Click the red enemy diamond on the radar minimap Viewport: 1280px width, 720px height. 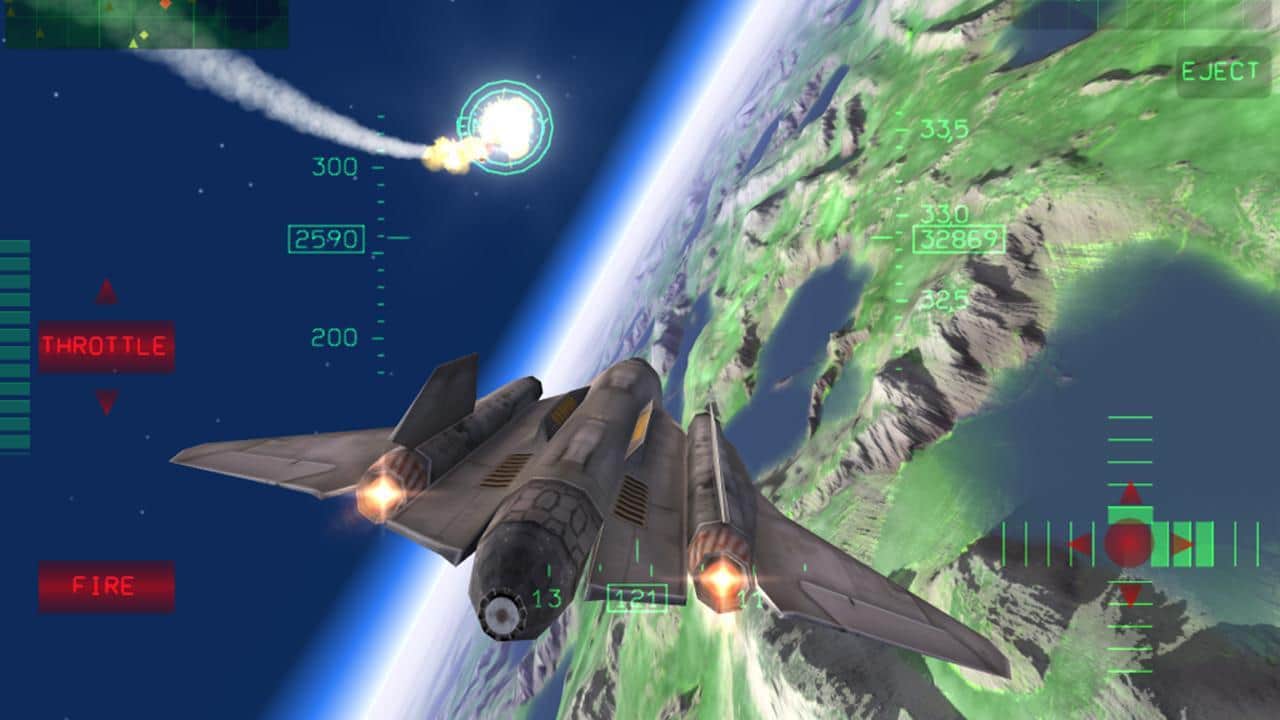pyautogui.click(x=165, y=4)
